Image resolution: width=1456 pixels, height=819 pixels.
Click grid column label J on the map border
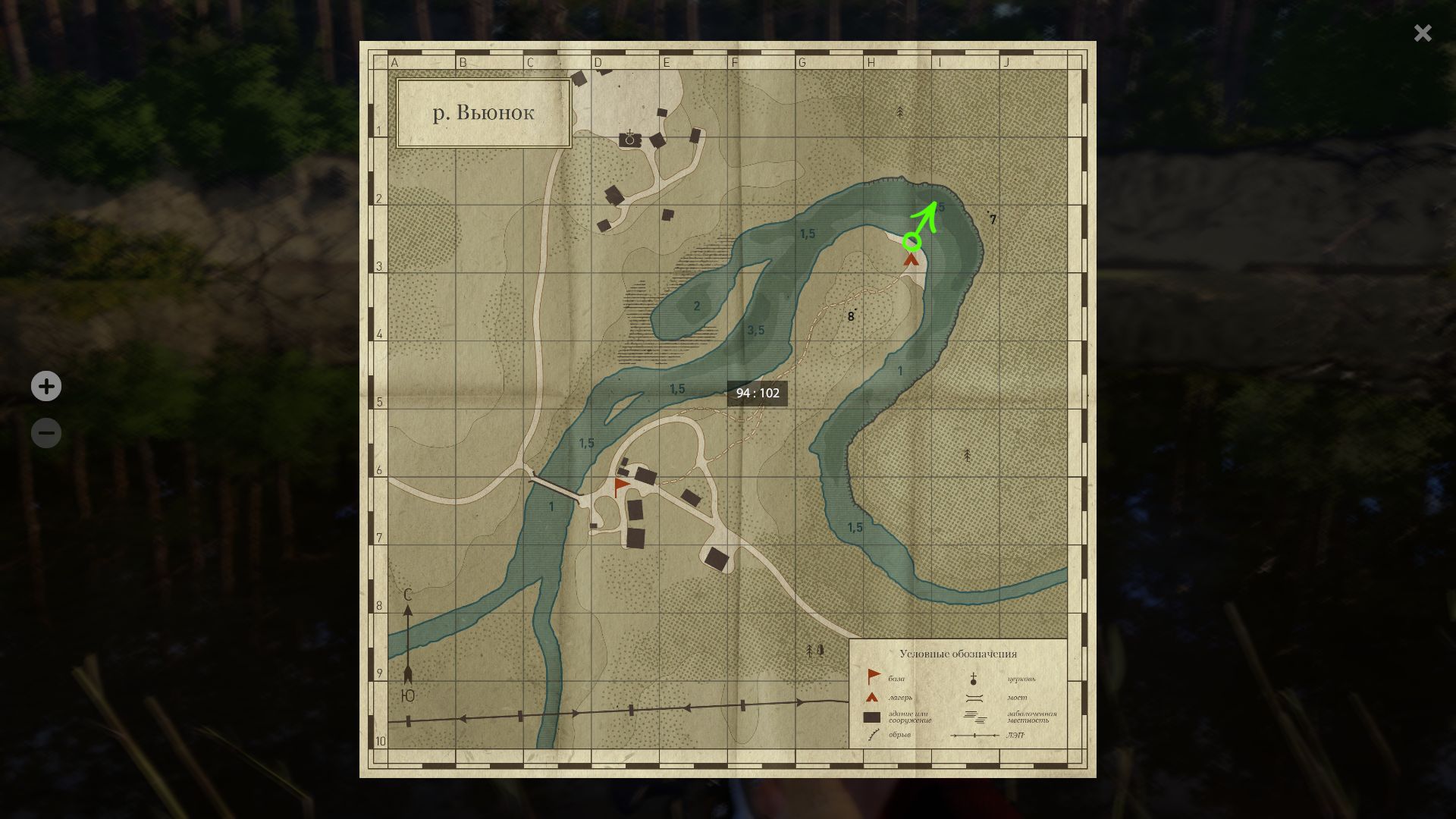tap(1008, 62)
